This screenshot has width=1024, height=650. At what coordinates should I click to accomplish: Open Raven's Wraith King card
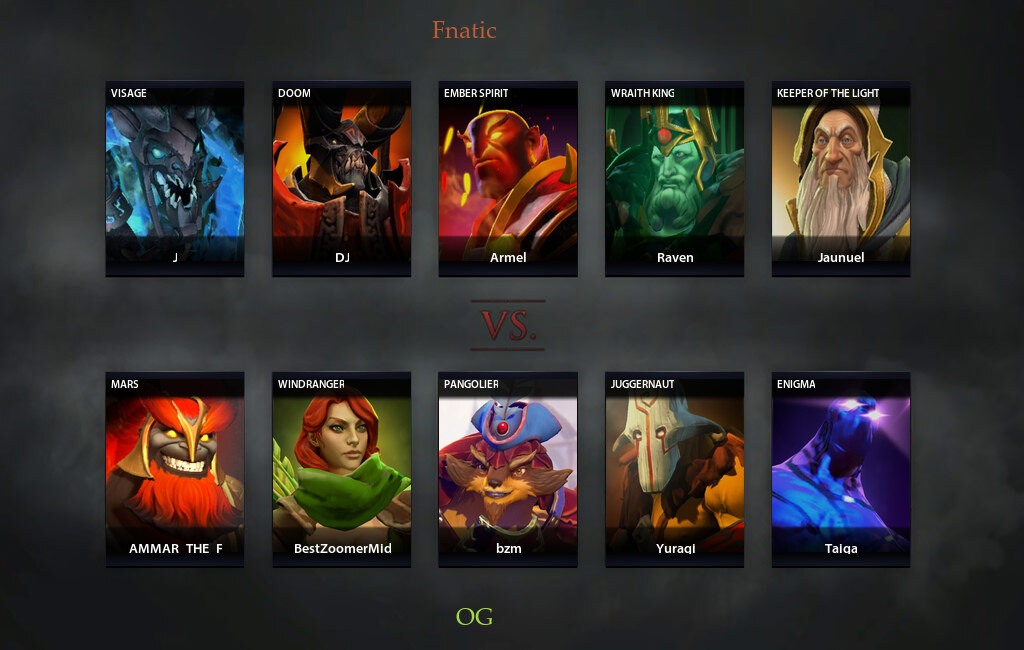tap(675, 178)
